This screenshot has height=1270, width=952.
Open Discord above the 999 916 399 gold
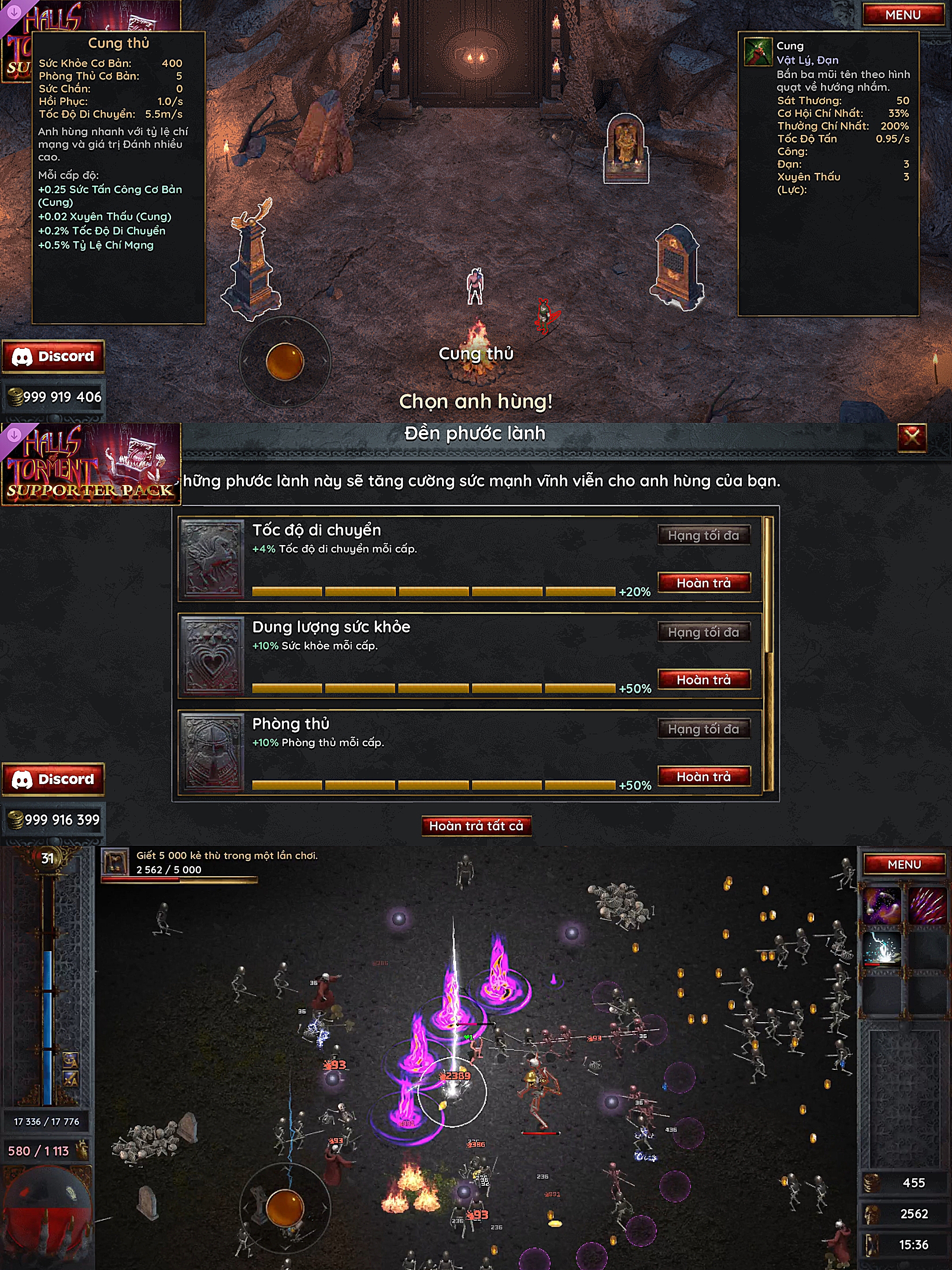(x=53, y=779)
